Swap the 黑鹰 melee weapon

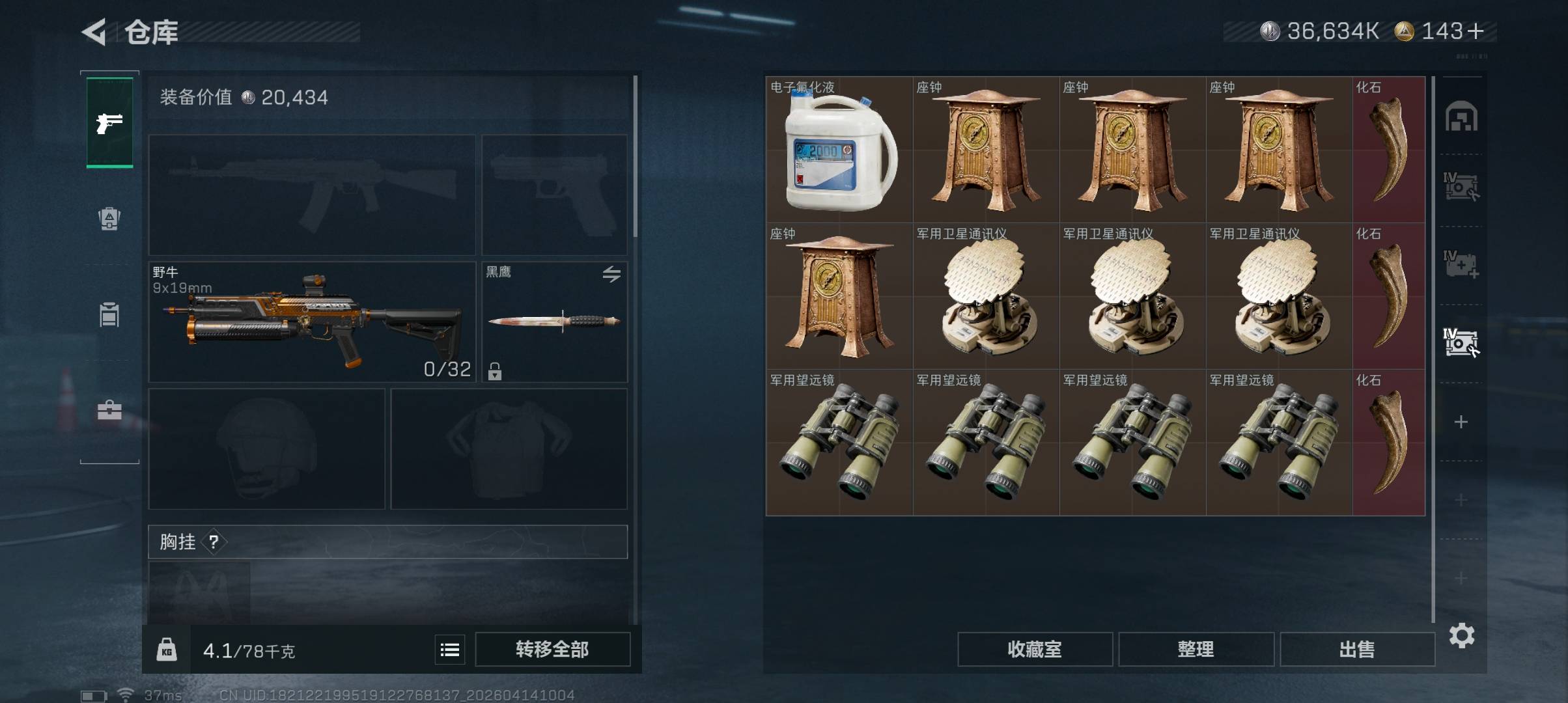point(611,274)
